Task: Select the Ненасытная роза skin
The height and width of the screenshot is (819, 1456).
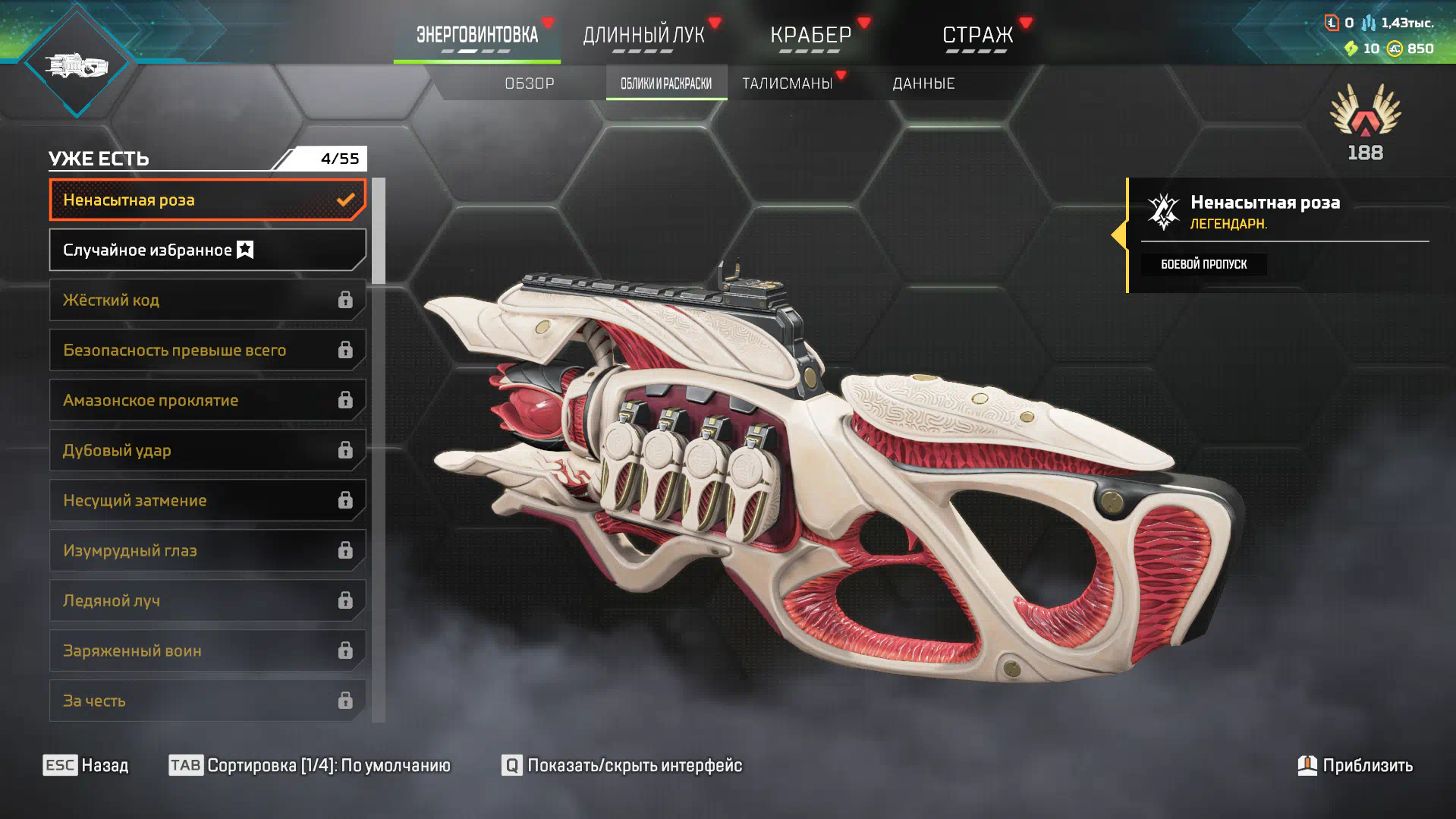Action: point(207,200)
